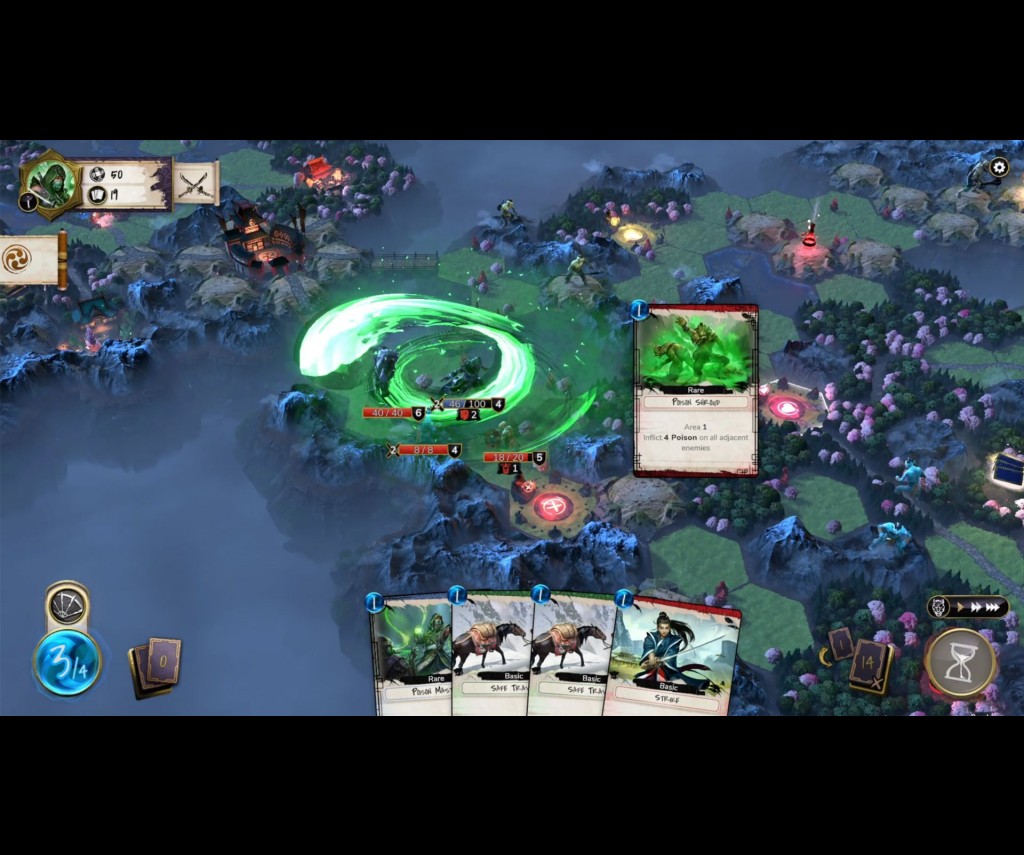
Task: Open the settings gear
Action: point(998,168)
